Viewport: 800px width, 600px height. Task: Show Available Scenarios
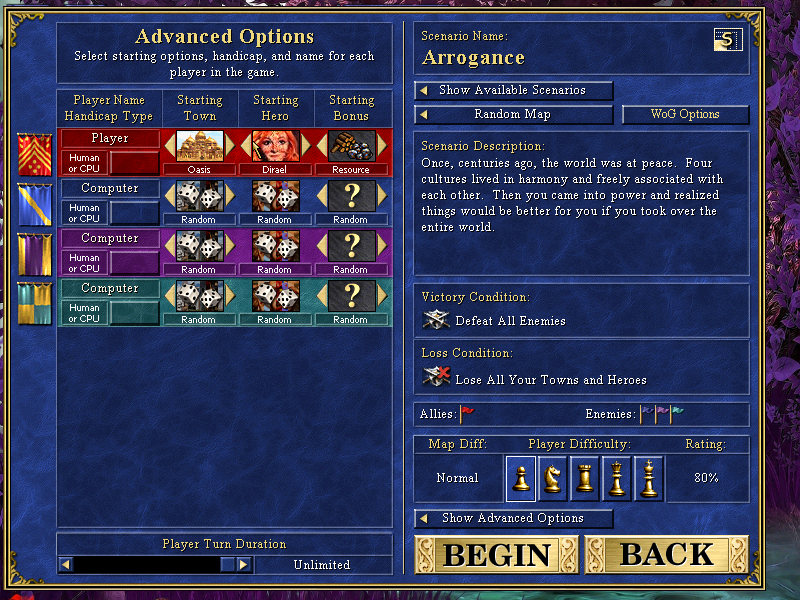coord(514,90)
